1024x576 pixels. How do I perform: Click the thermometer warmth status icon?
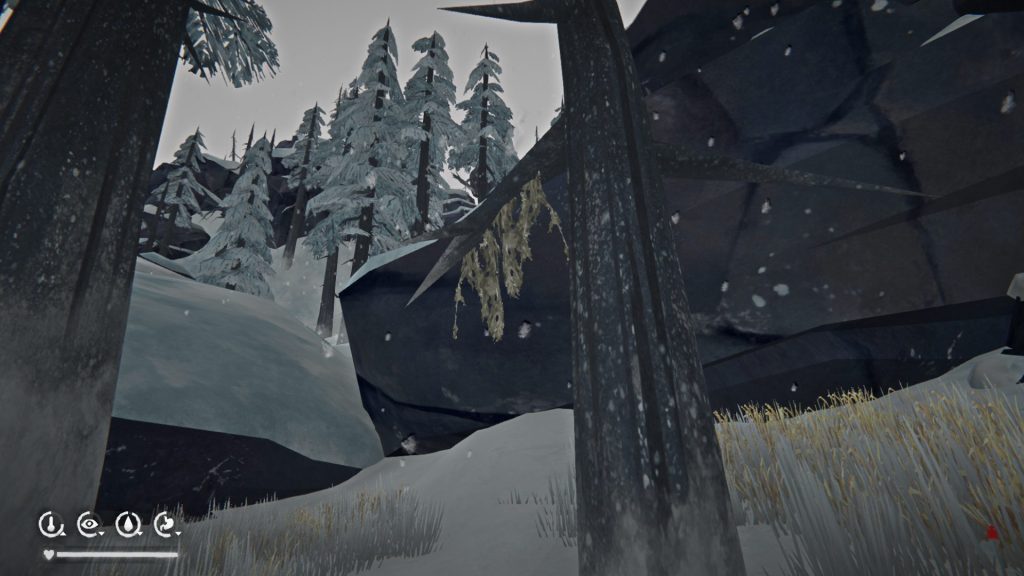click(49, 523)
